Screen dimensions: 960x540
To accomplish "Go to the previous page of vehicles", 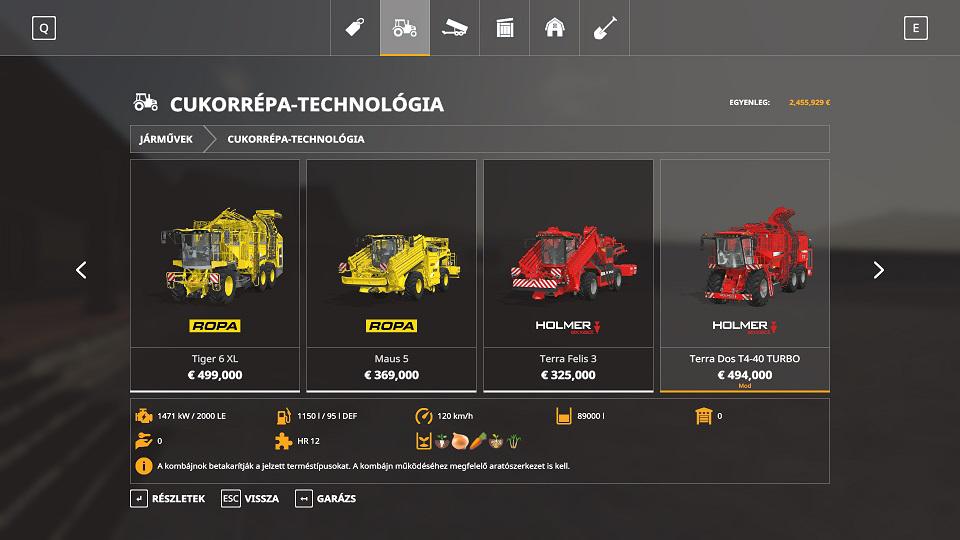I will (x=81, y=270).
